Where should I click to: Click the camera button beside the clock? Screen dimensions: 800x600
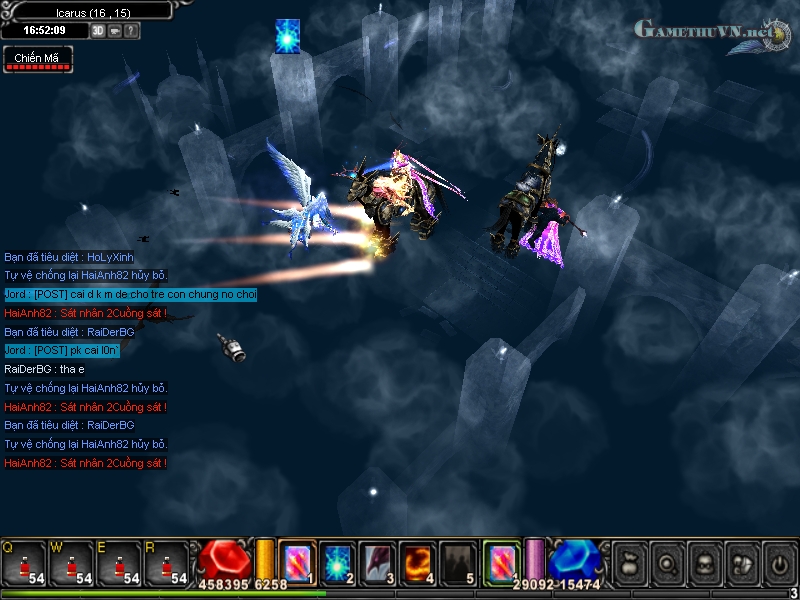pyautogui.click(x=115, y=31)
